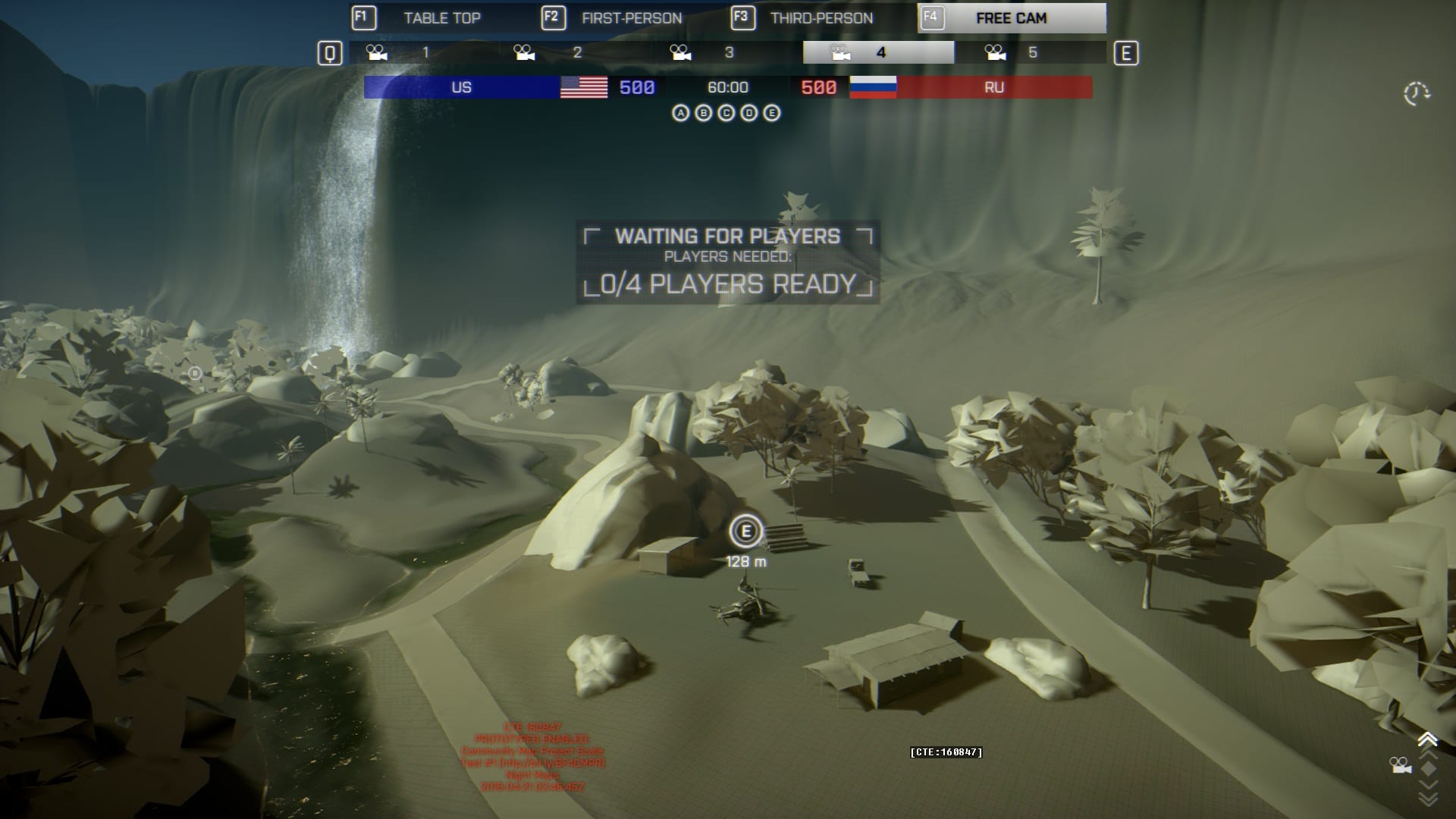
Task: Click capture point A indicator
Action: tap(681, 113)
